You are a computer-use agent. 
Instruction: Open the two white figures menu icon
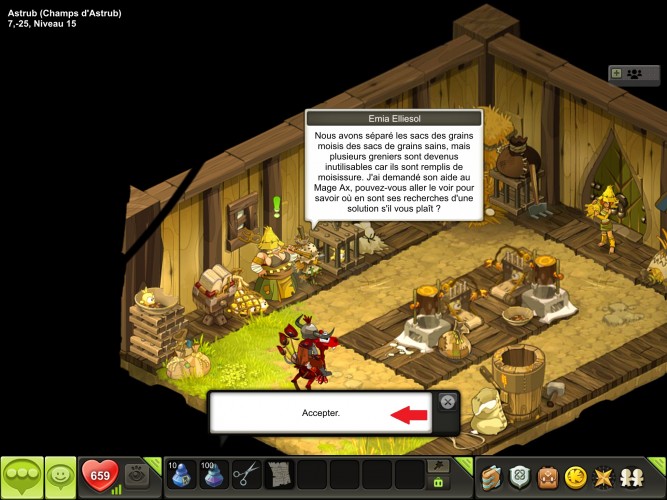coord(632,477)
